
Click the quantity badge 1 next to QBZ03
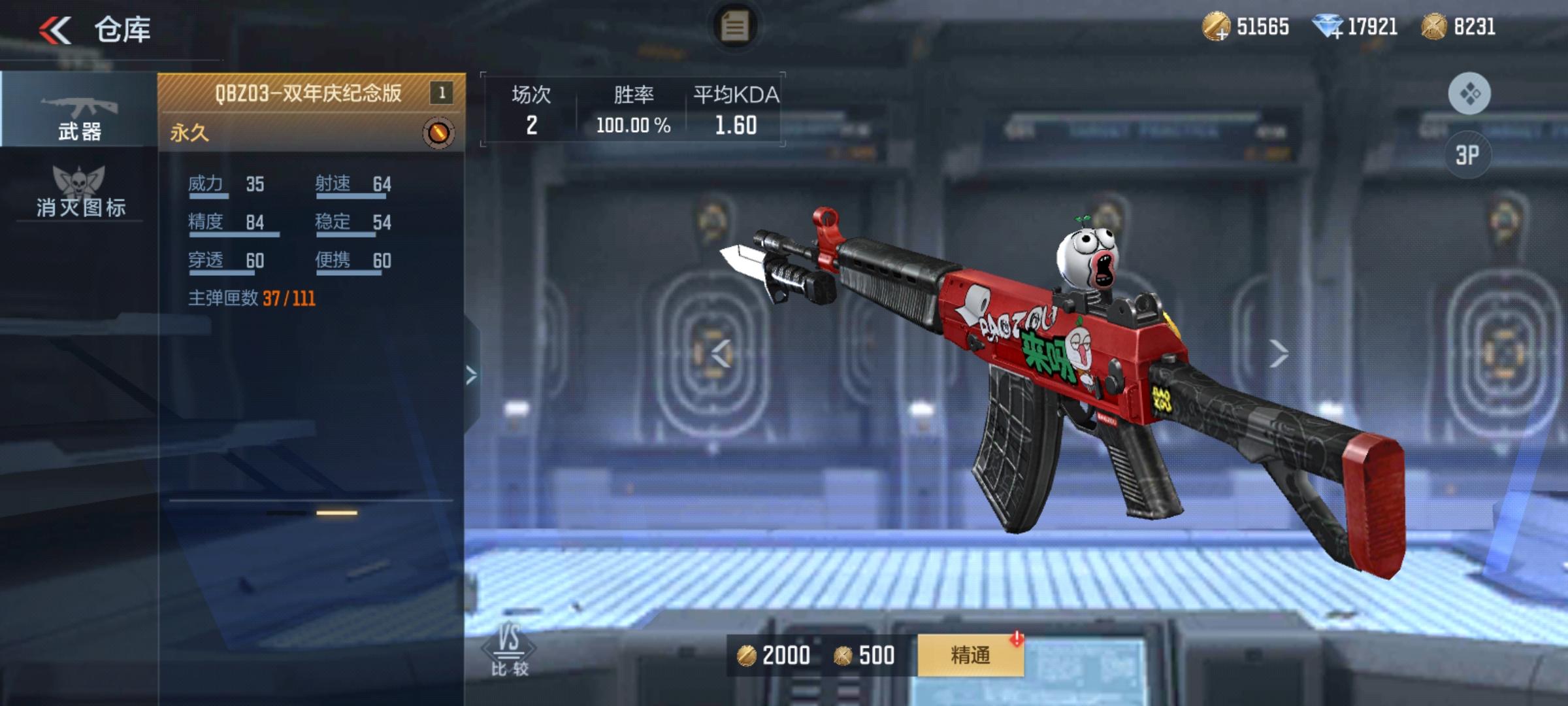[441, 91]
